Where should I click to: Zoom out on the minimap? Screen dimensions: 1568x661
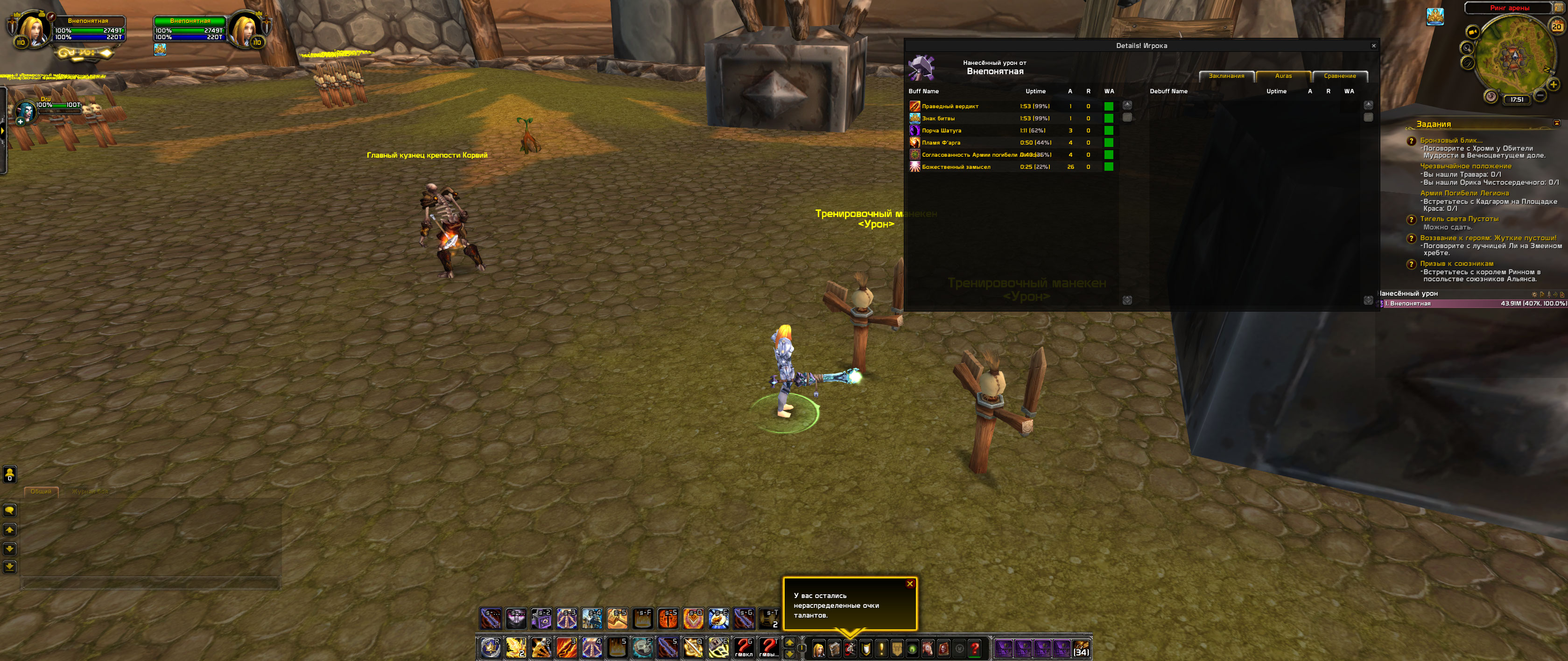(1540, 96)
